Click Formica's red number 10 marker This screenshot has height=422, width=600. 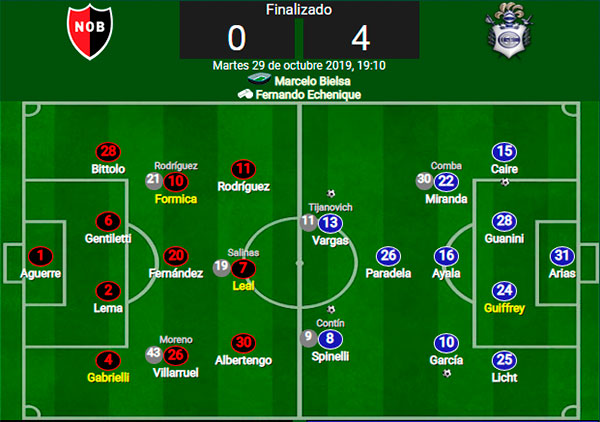coord(176,181)
